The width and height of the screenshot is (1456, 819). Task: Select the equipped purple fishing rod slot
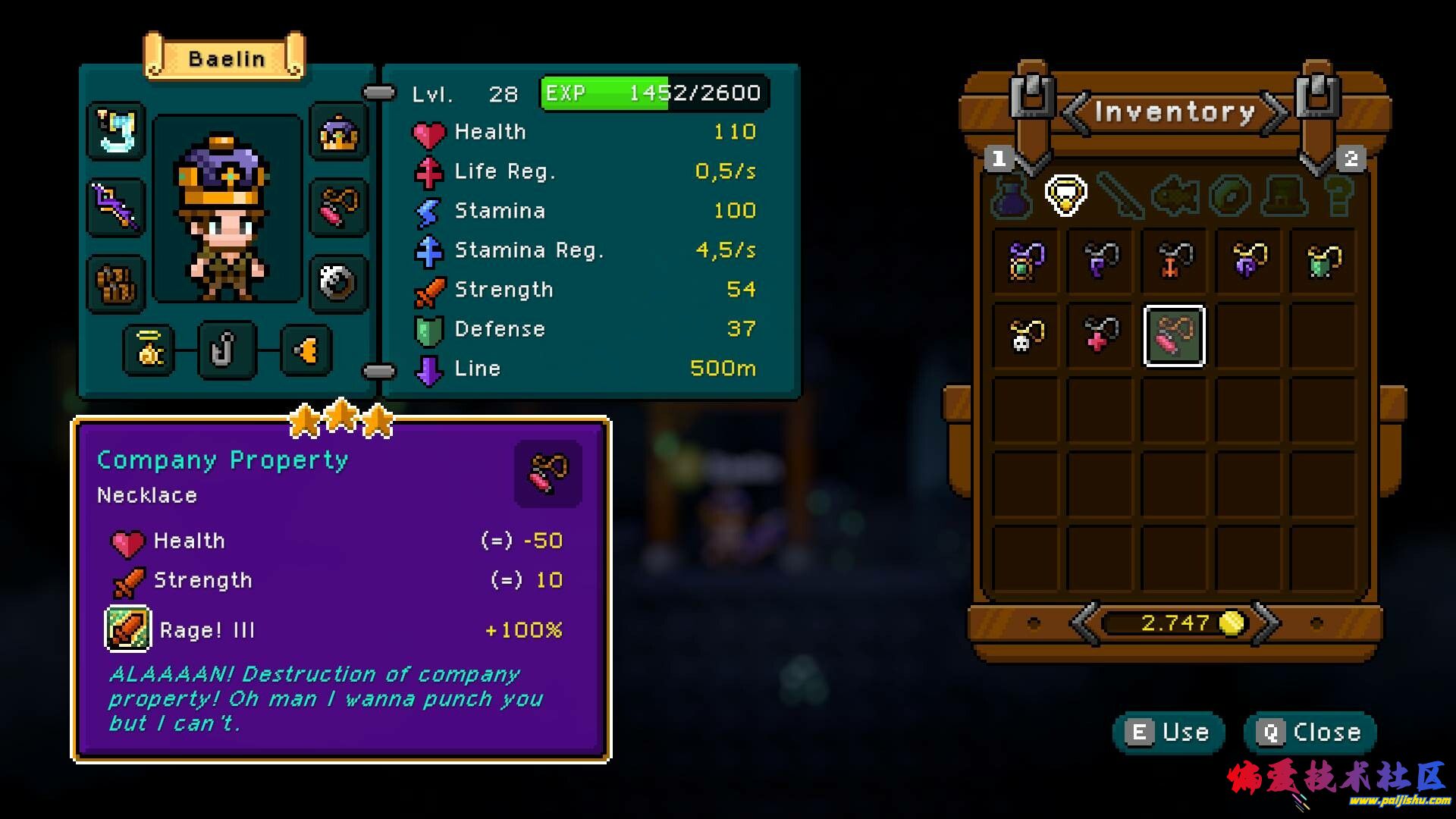coord(116,206)
